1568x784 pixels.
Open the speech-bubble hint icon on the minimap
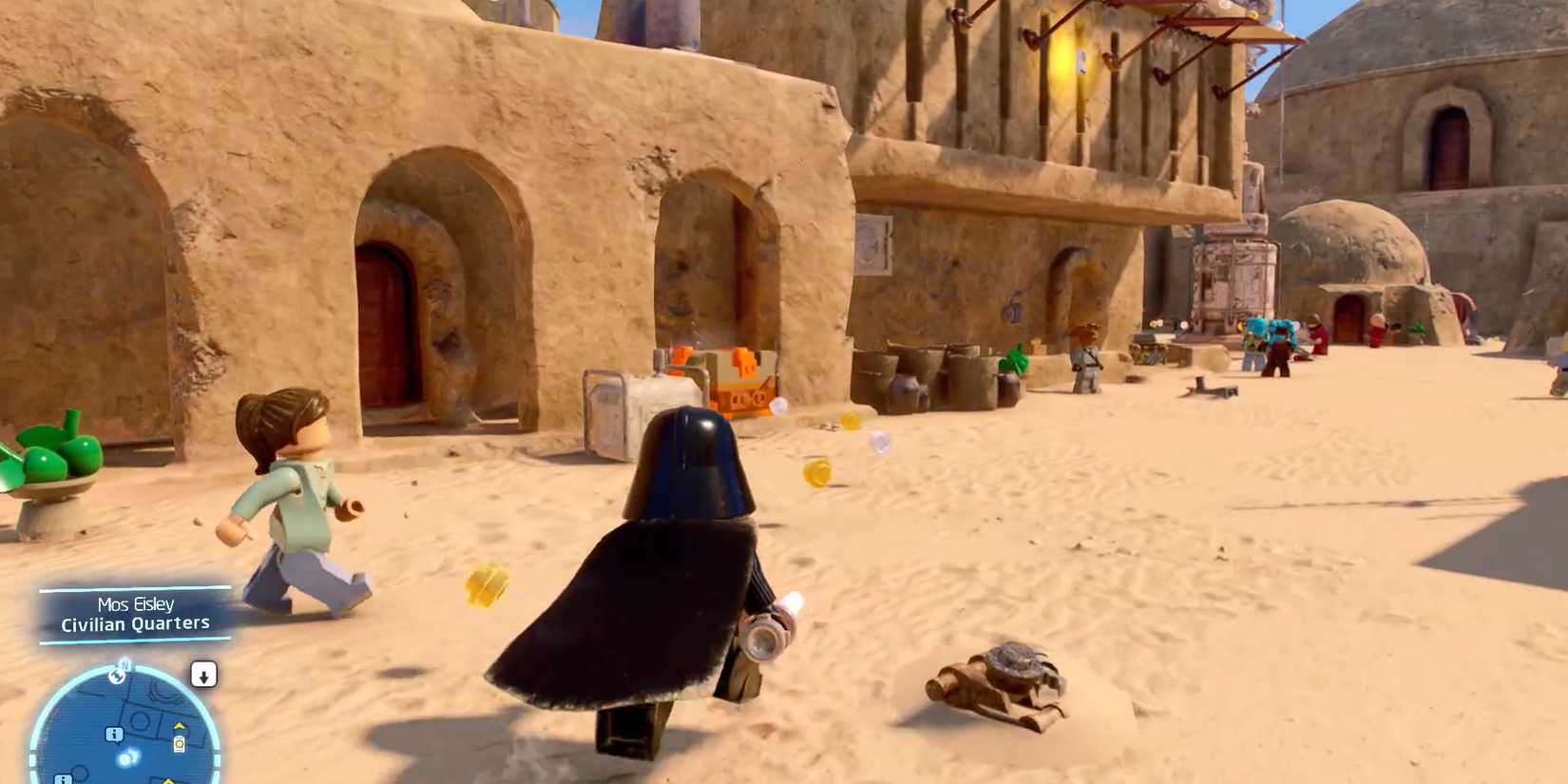point(113,735)
